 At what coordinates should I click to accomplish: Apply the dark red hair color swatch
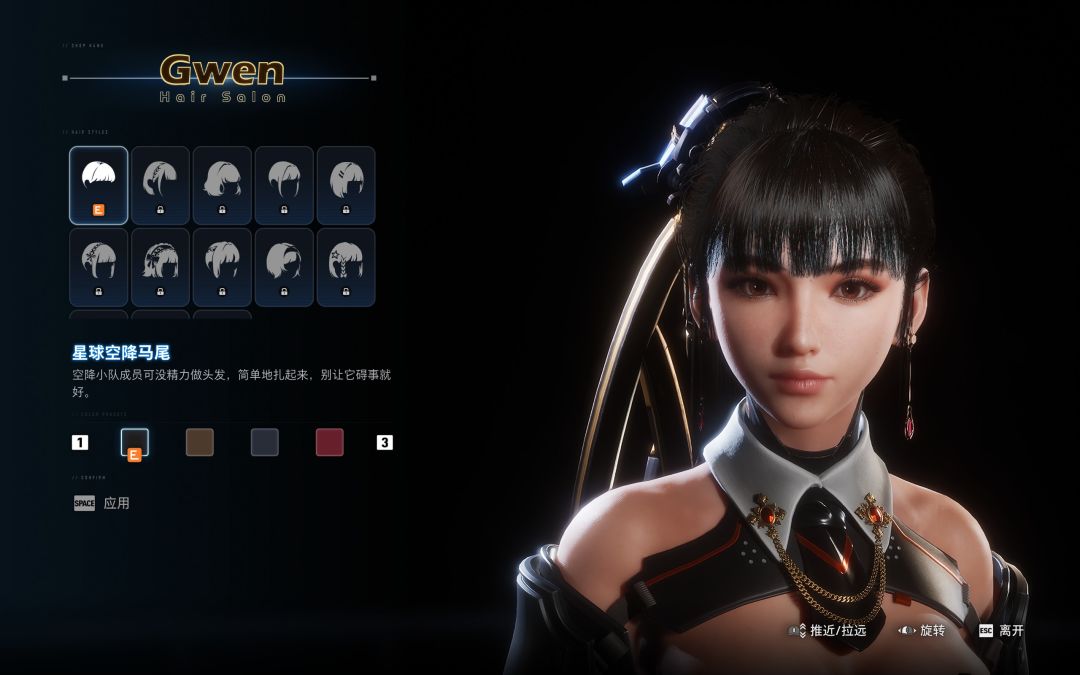click(x=330, y=442)
